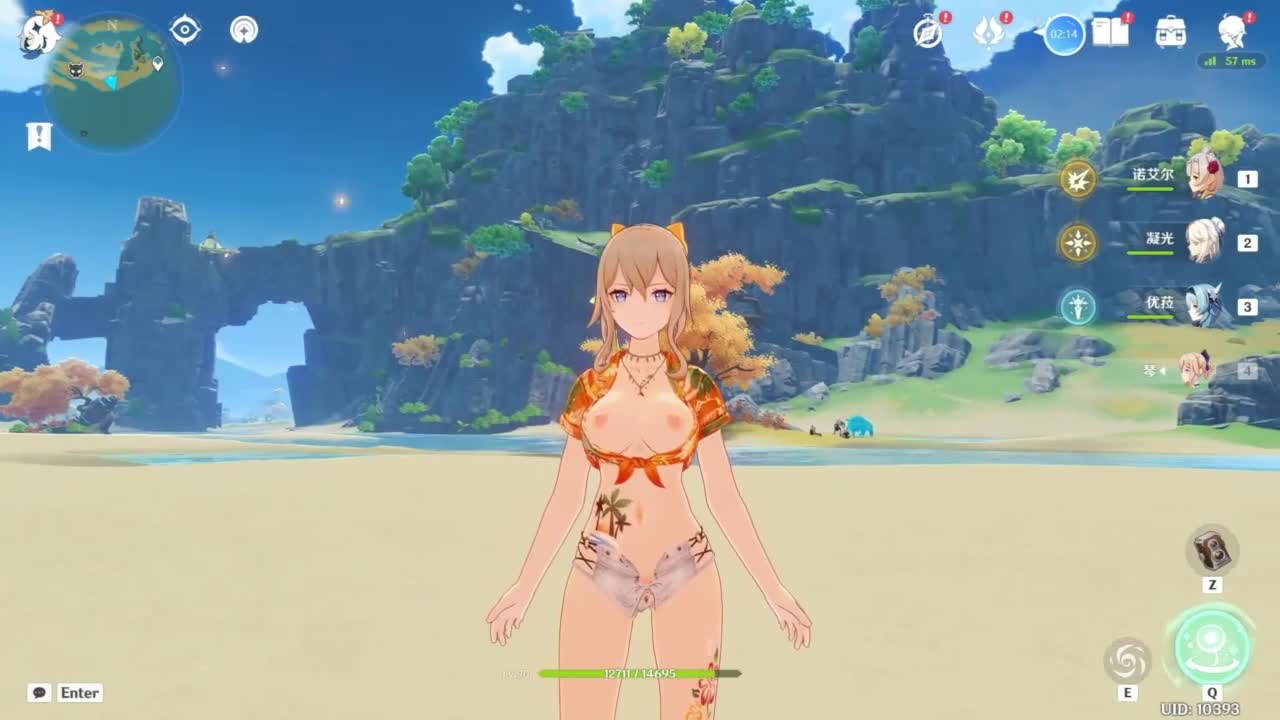1280x720 pixels.
Task: Open the Paimon menu icon
Action: point(40,32)
